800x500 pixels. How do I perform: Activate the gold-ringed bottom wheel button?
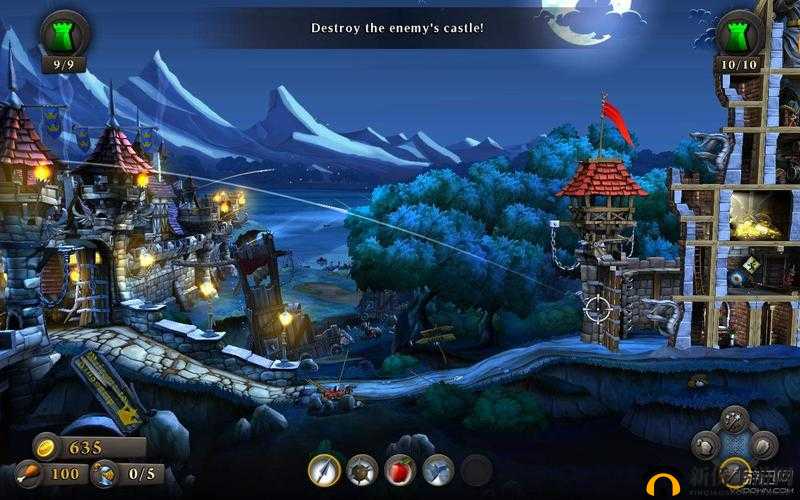click(x=734, y=472)
